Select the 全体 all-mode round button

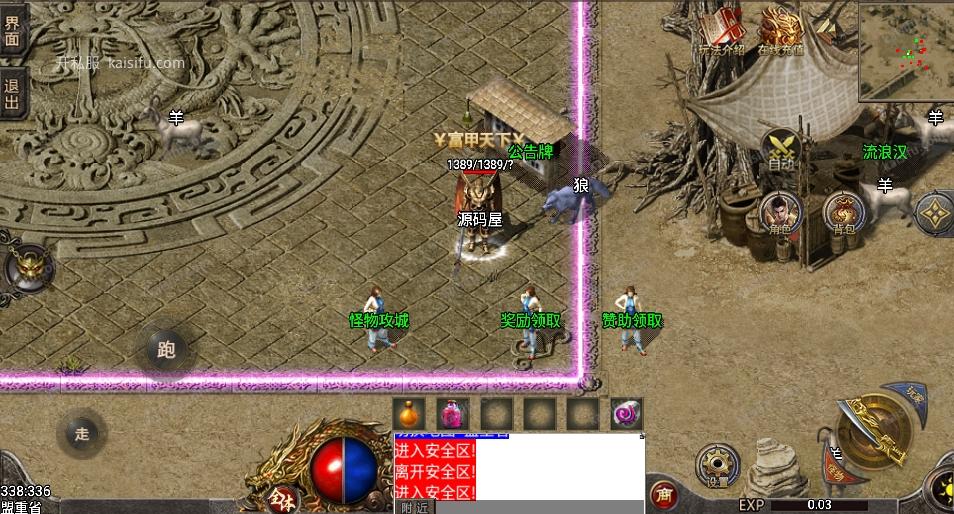[281, 495]
